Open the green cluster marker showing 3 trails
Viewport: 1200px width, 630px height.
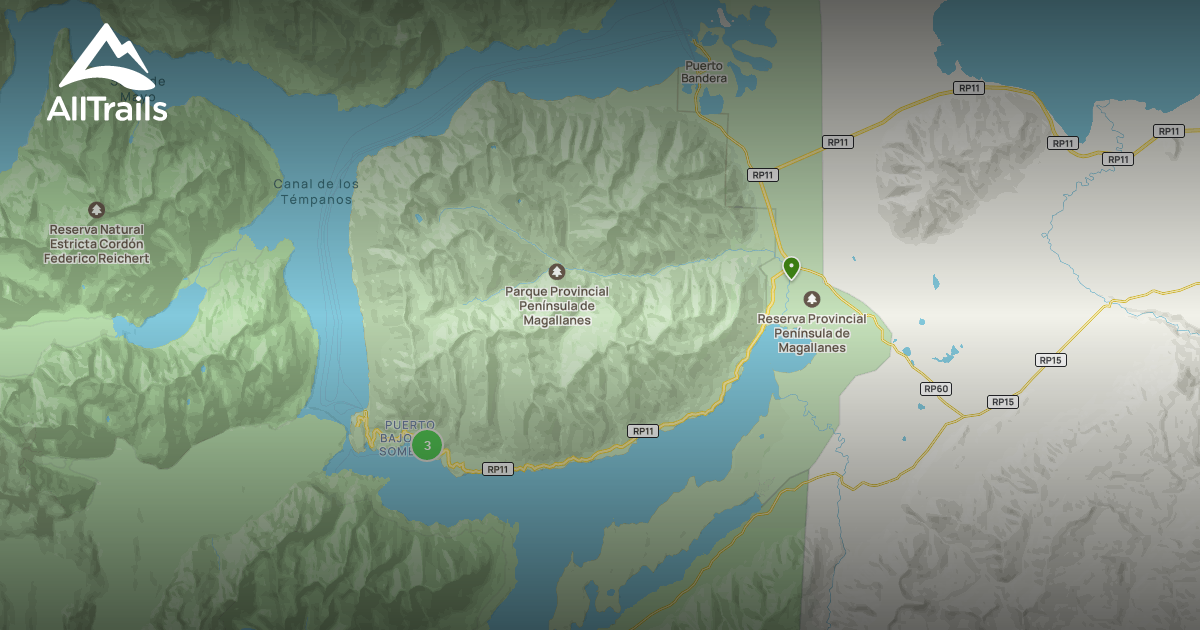[427, 445]
